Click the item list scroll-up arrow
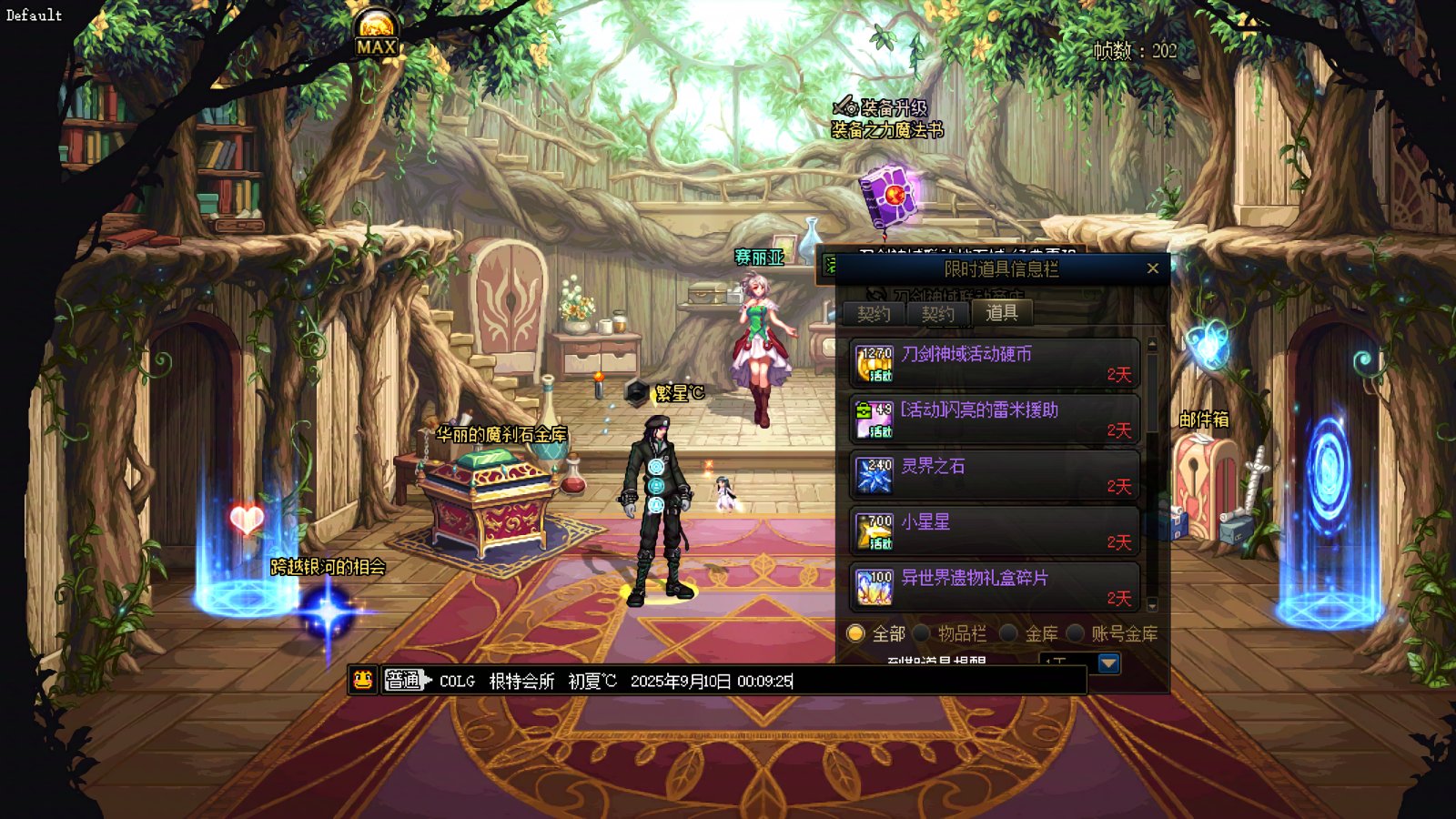The image size is (1456, 819). [x=1152, y=344]
